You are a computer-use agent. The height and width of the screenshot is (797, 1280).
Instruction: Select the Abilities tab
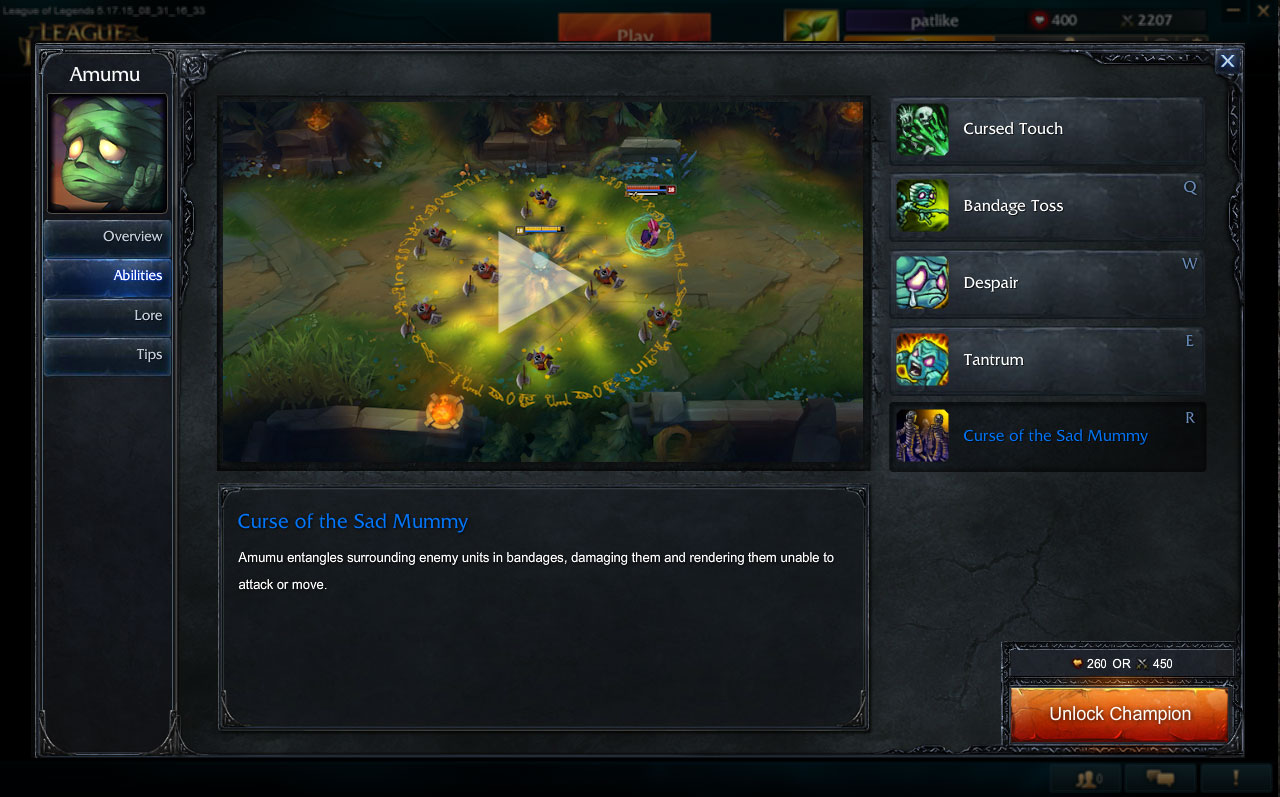[107, 276]
